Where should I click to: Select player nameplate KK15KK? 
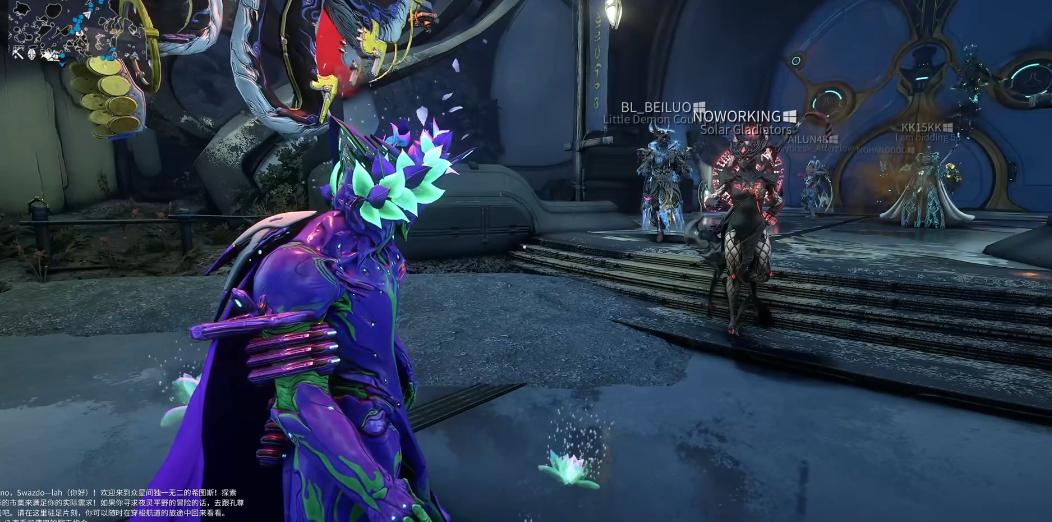pos(921,128)
